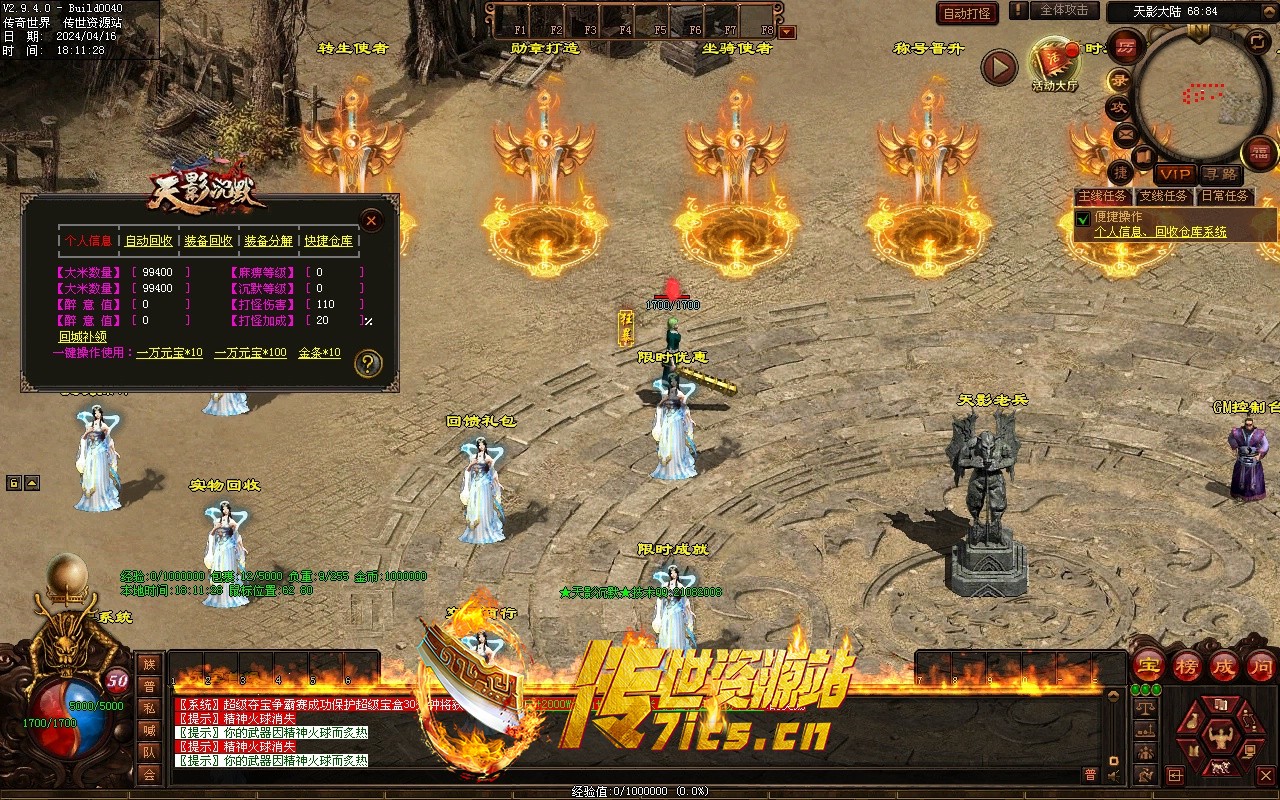The height and width of the screenshot is (800, 1280).
Task: Show the 快捷仓库 tab
Action: pos(329,241)
